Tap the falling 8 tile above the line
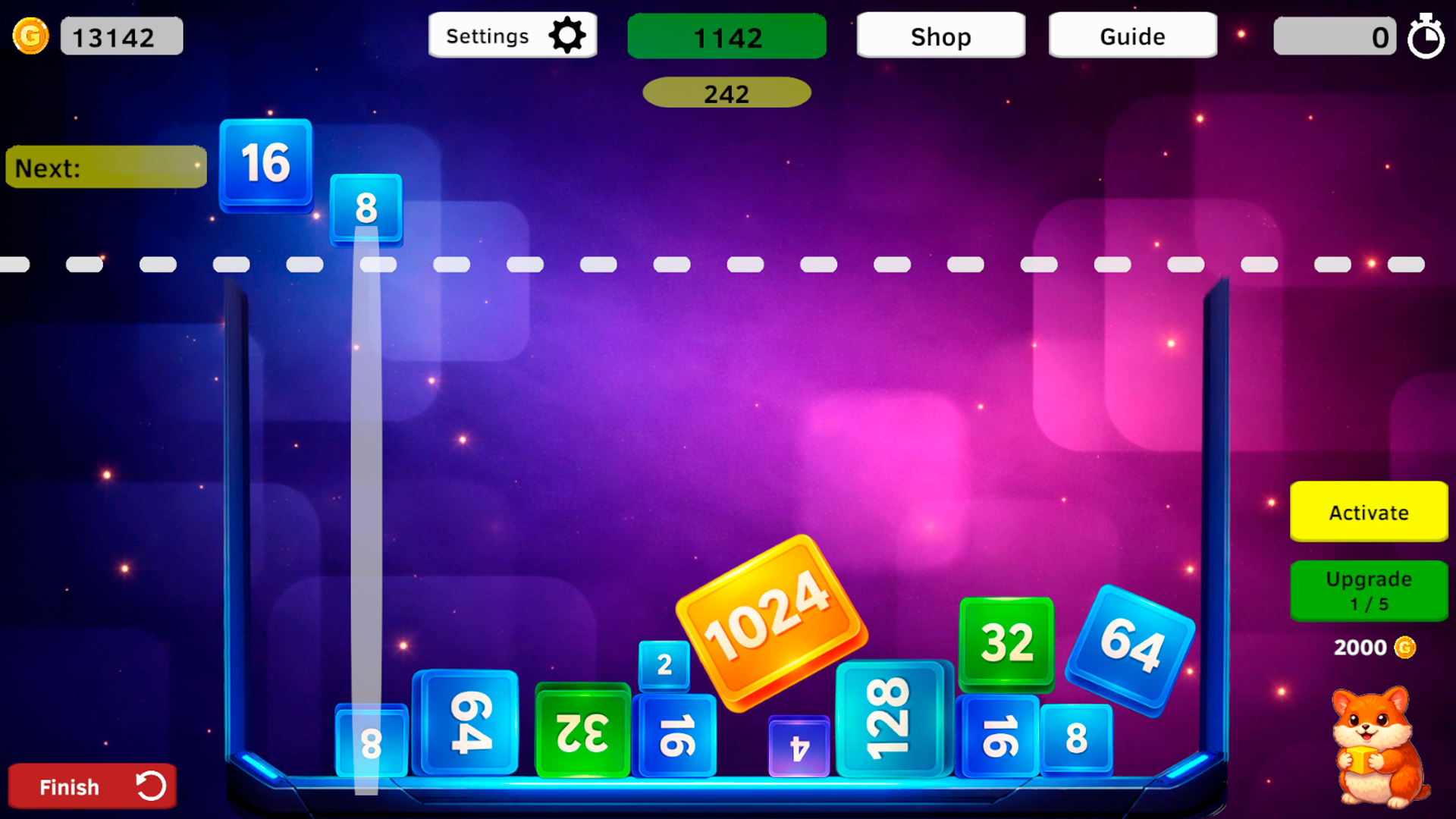This screenshot has width=1456, height=819. click(x=366, y=209)
